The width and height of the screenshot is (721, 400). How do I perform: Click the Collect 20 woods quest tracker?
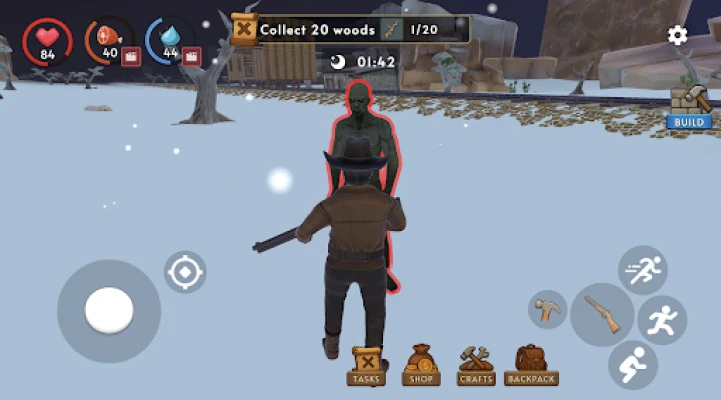coord(350,29)
